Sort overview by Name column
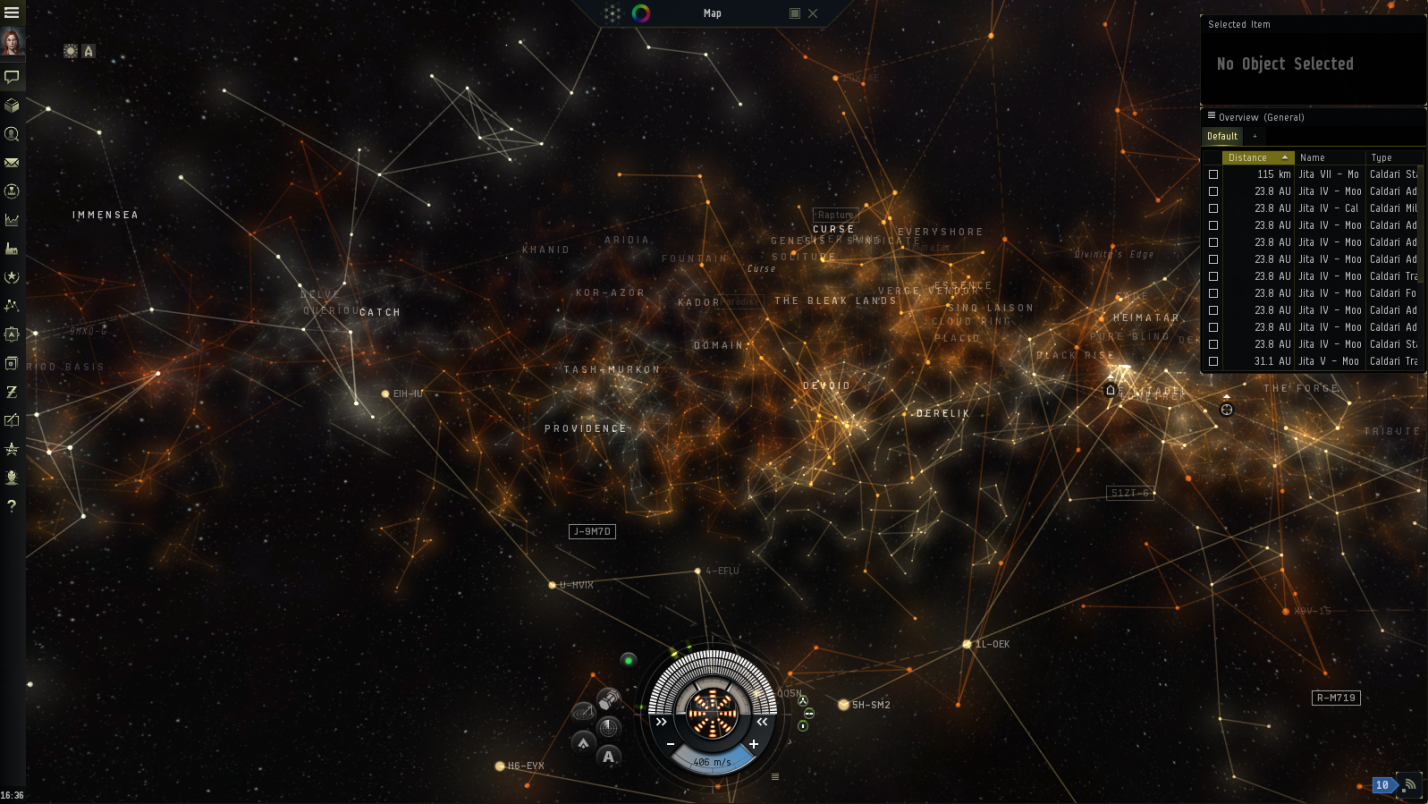 coord(1328,158)
